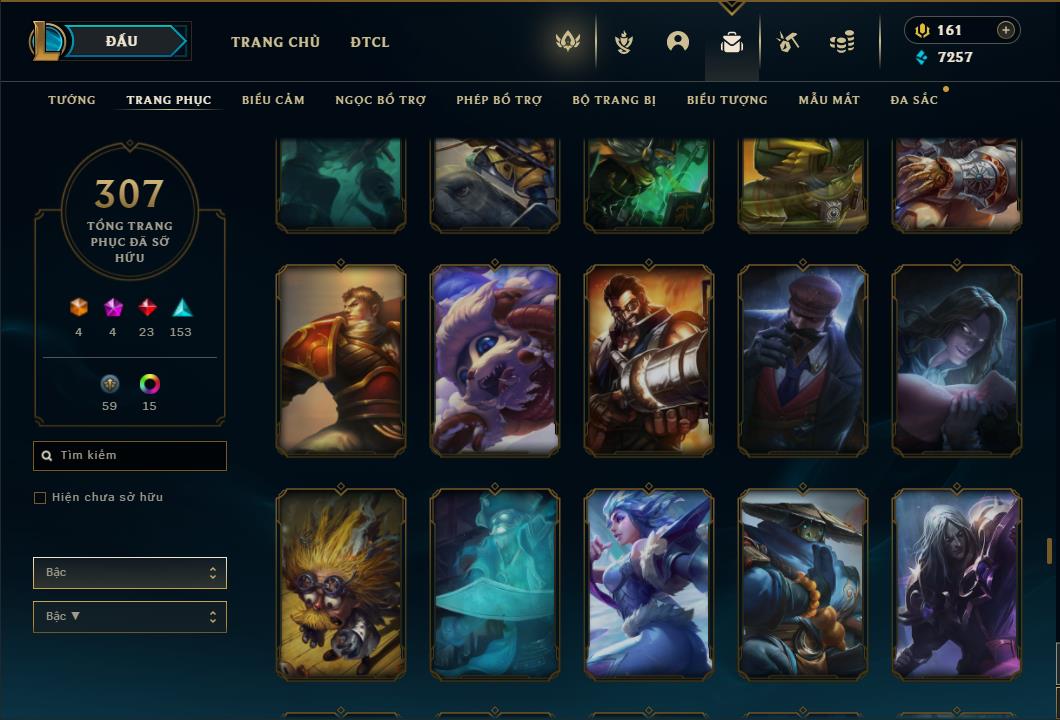The image size is (1060, 720).
Task: Click the ĐẤU play button
Action: (122, 41)
